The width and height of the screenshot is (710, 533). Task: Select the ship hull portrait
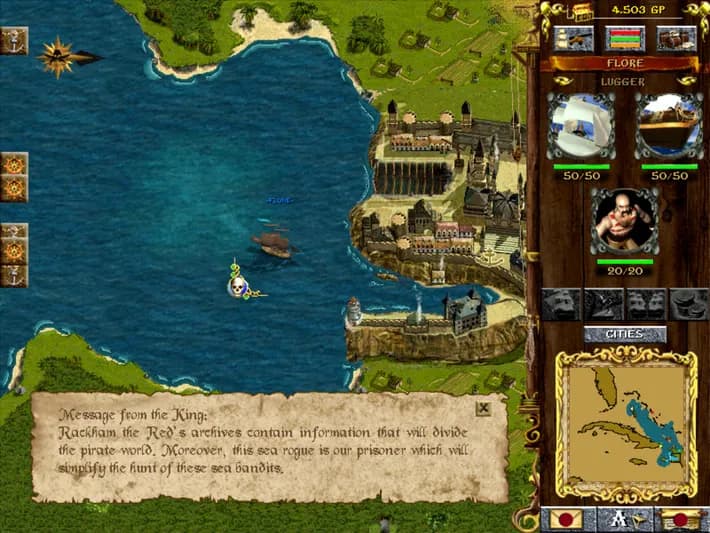click(669, 127)
